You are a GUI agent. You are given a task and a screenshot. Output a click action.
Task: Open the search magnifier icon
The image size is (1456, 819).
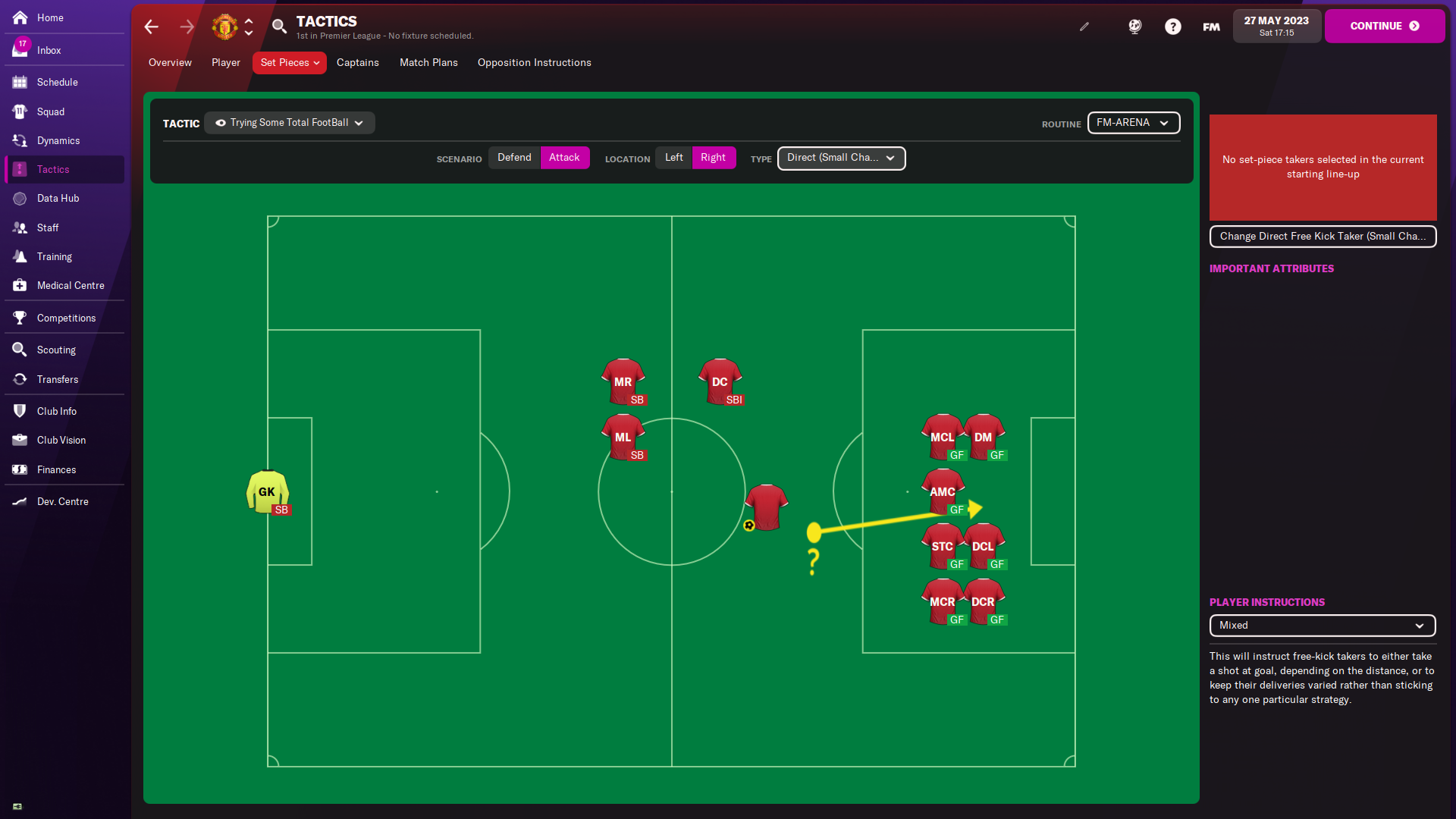[x=279, y=27]
